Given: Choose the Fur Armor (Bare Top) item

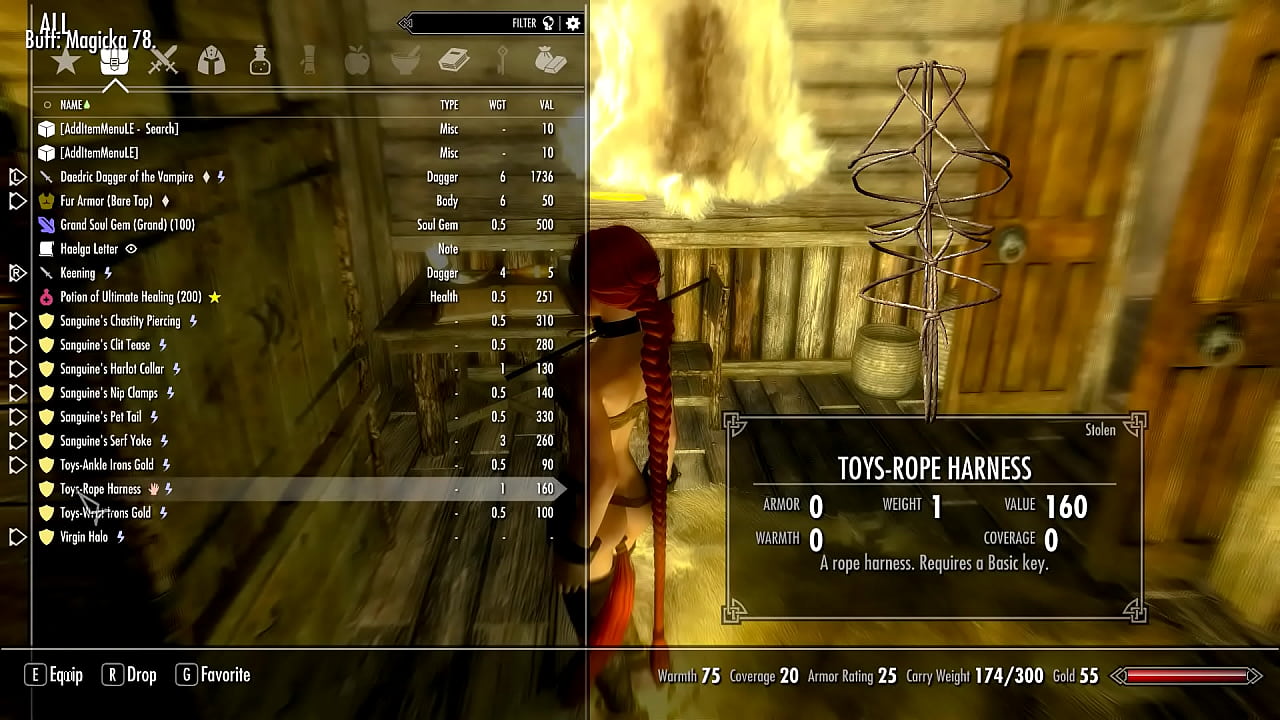Looking at the screenshot, I should tap(107, 201).
